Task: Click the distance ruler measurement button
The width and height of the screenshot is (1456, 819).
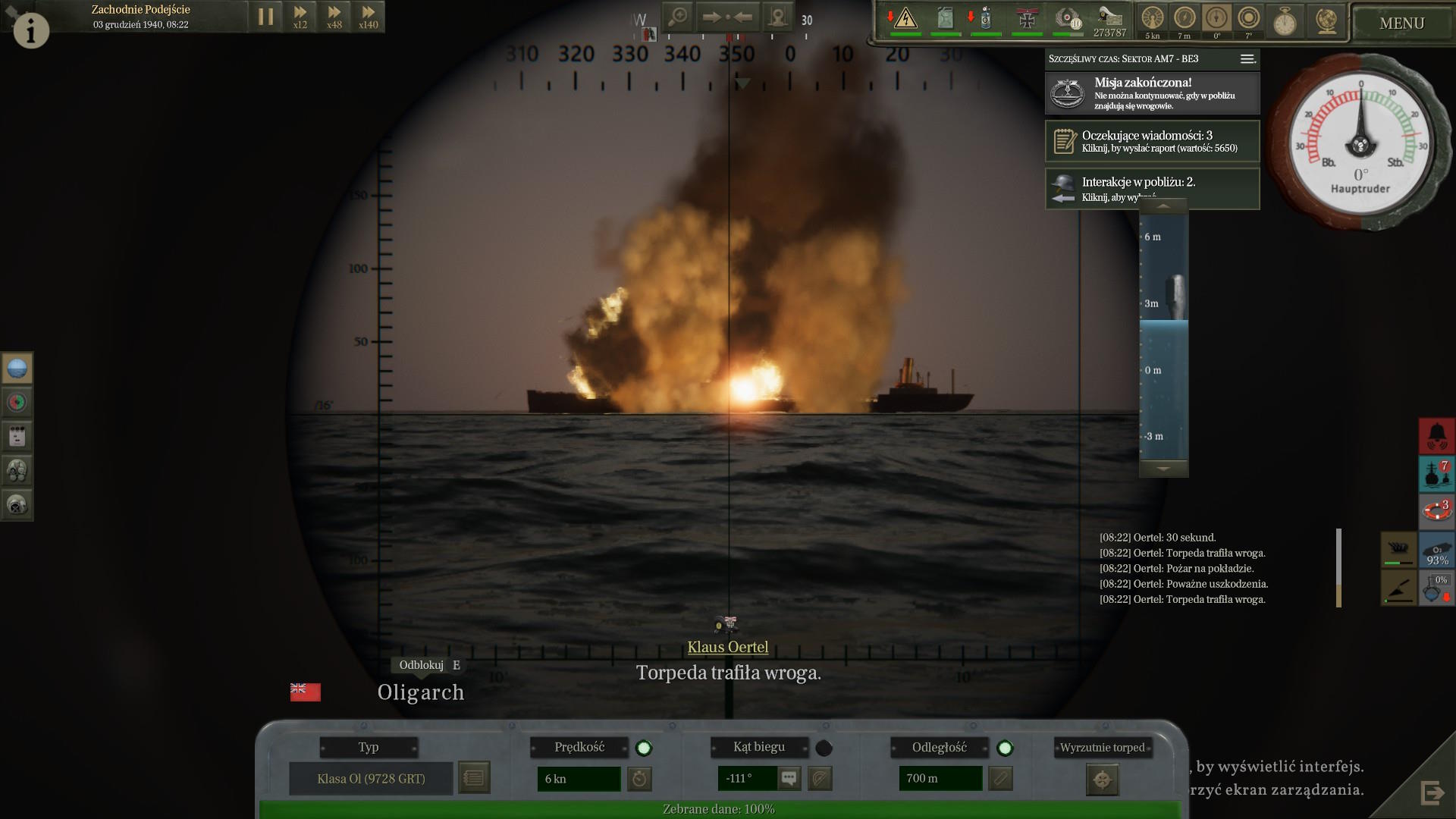Action: pyautogui.click(x=1000, y=779)
